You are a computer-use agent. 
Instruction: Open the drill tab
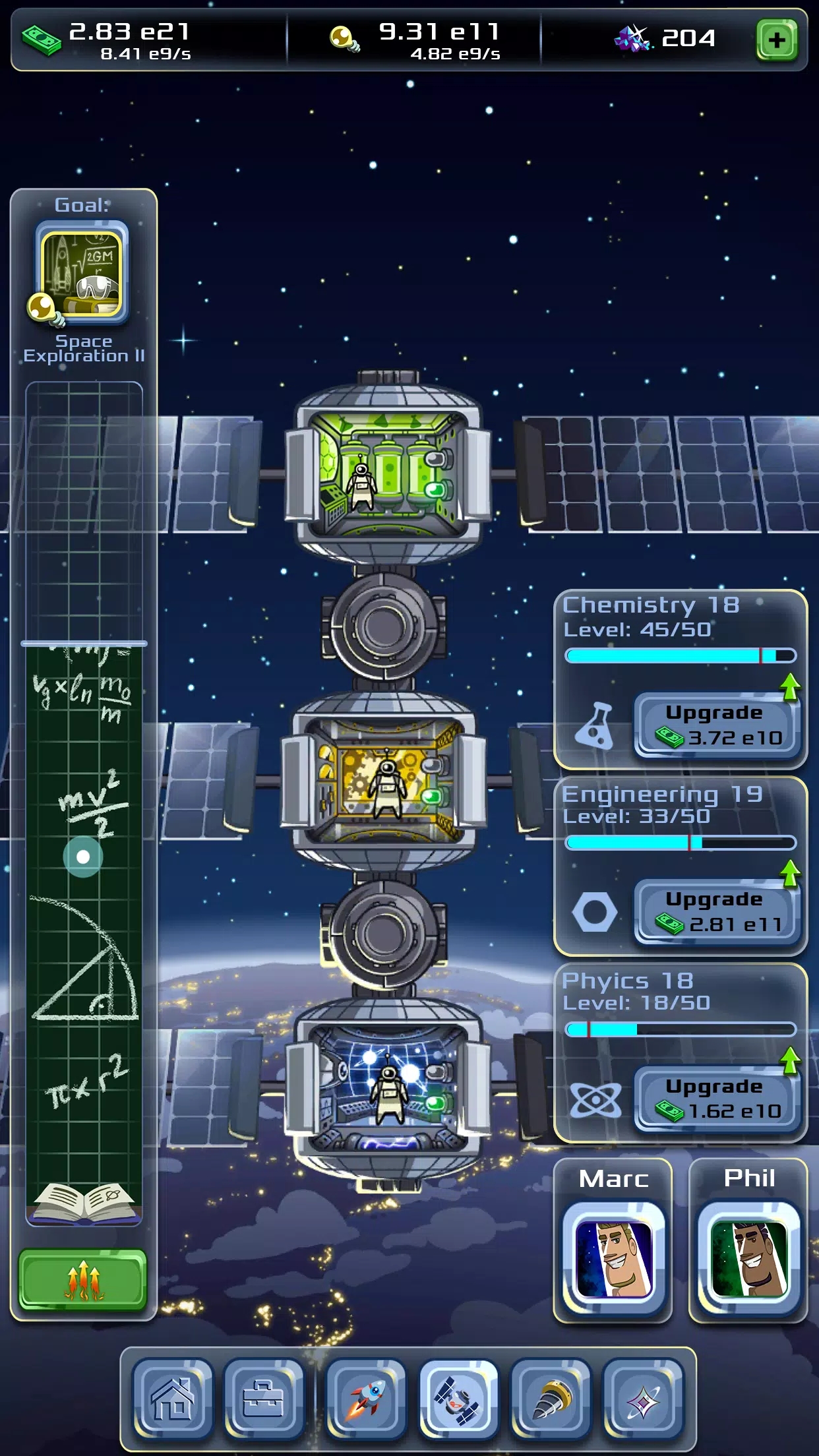click(551, 1399)
